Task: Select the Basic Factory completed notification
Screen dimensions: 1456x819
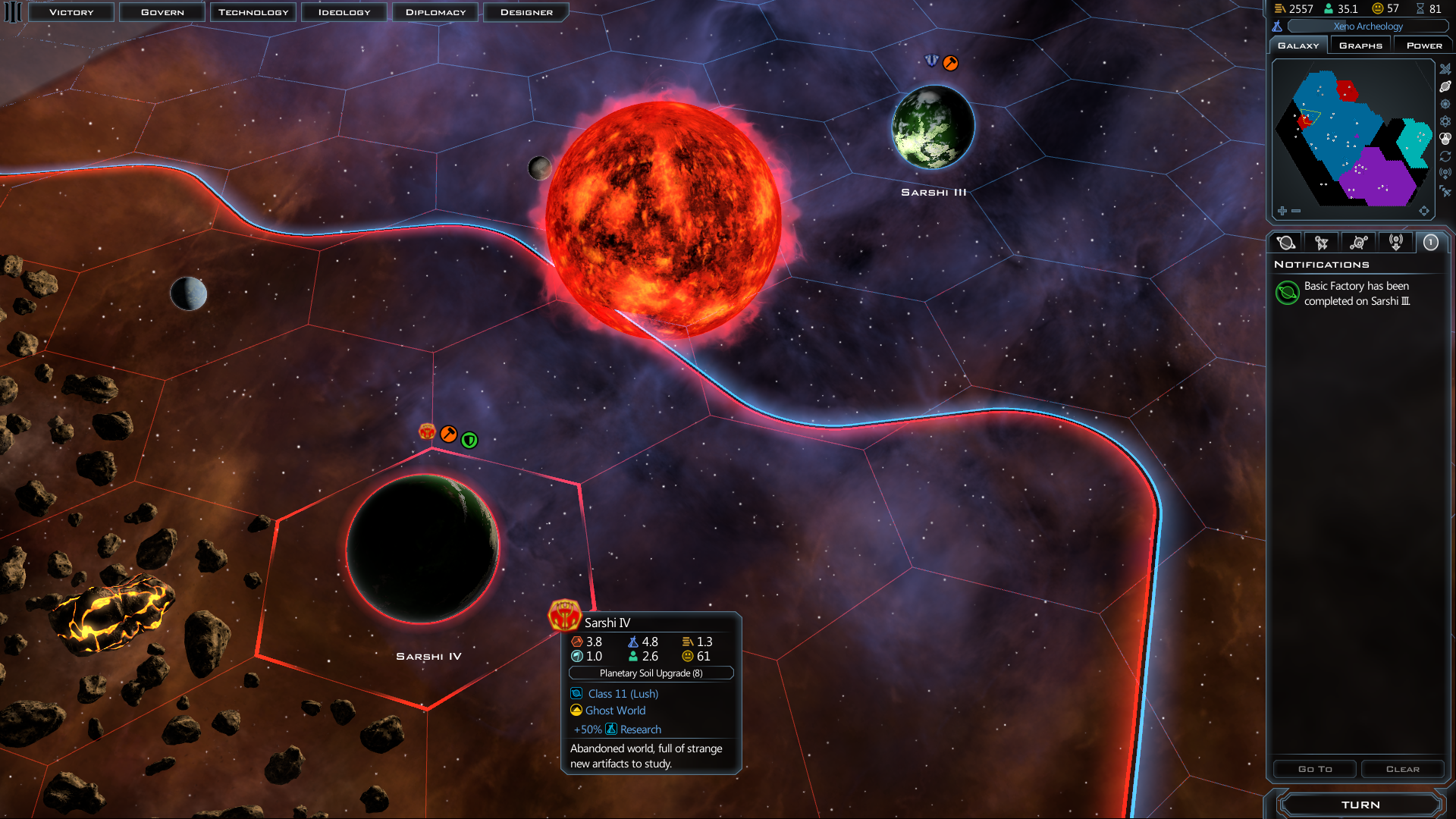Action: click(1356, 293)
